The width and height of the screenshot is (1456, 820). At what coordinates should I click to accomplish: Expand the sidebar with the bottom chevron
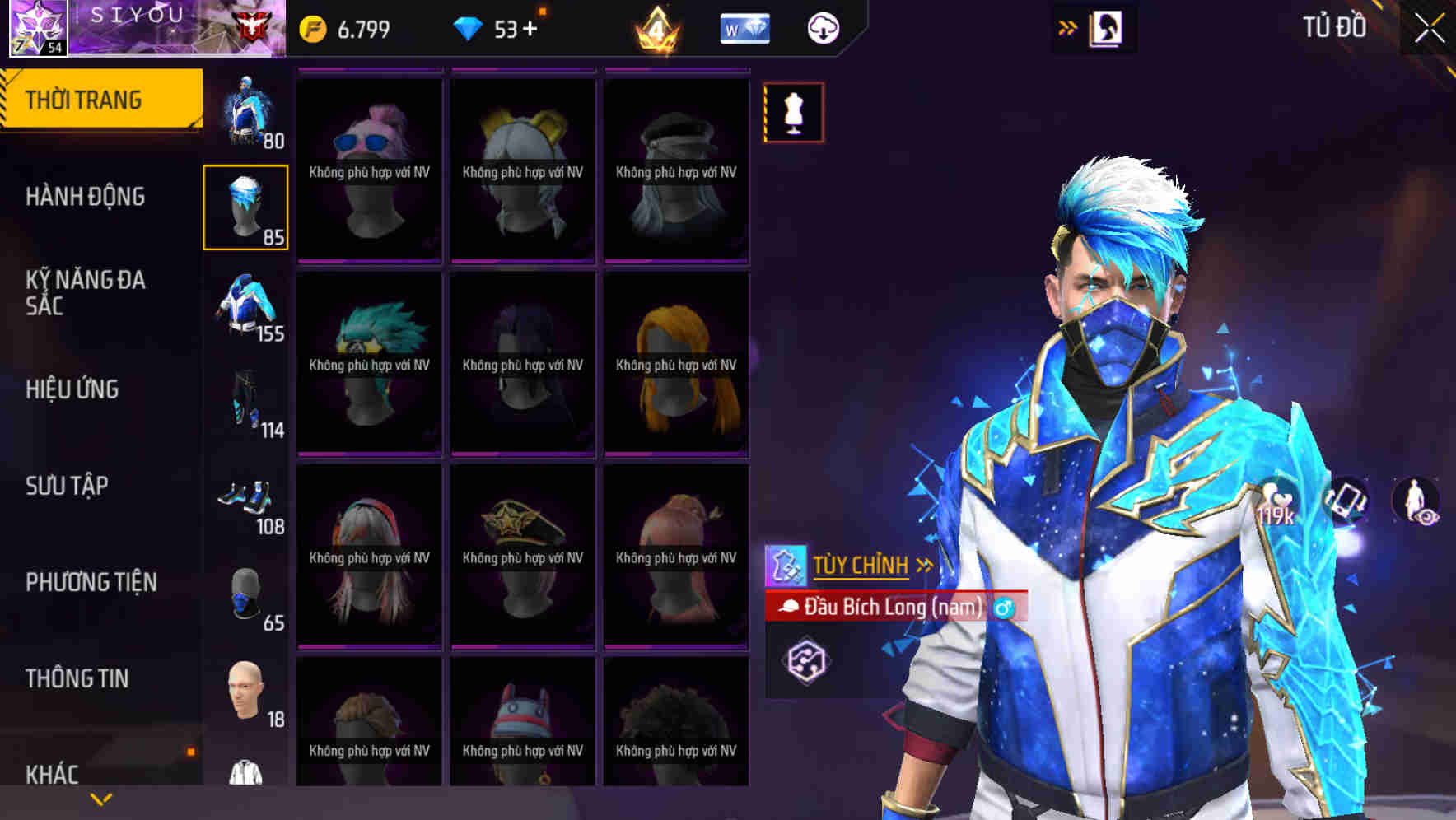point(100,798)
